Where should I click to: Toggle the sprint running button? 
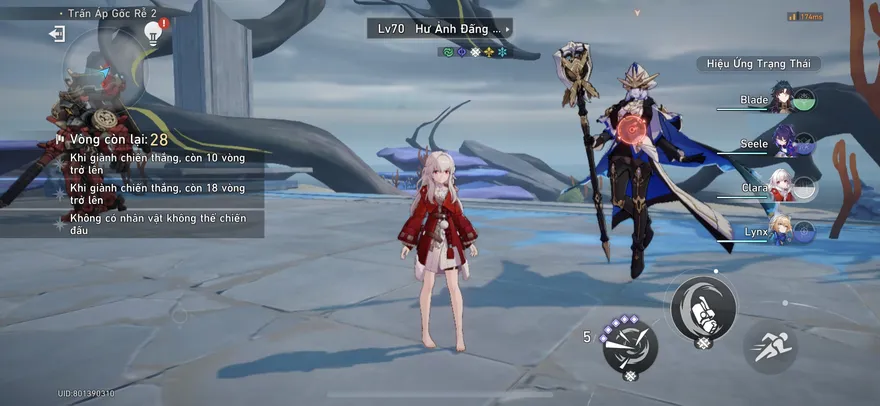[x=770, y=346]
